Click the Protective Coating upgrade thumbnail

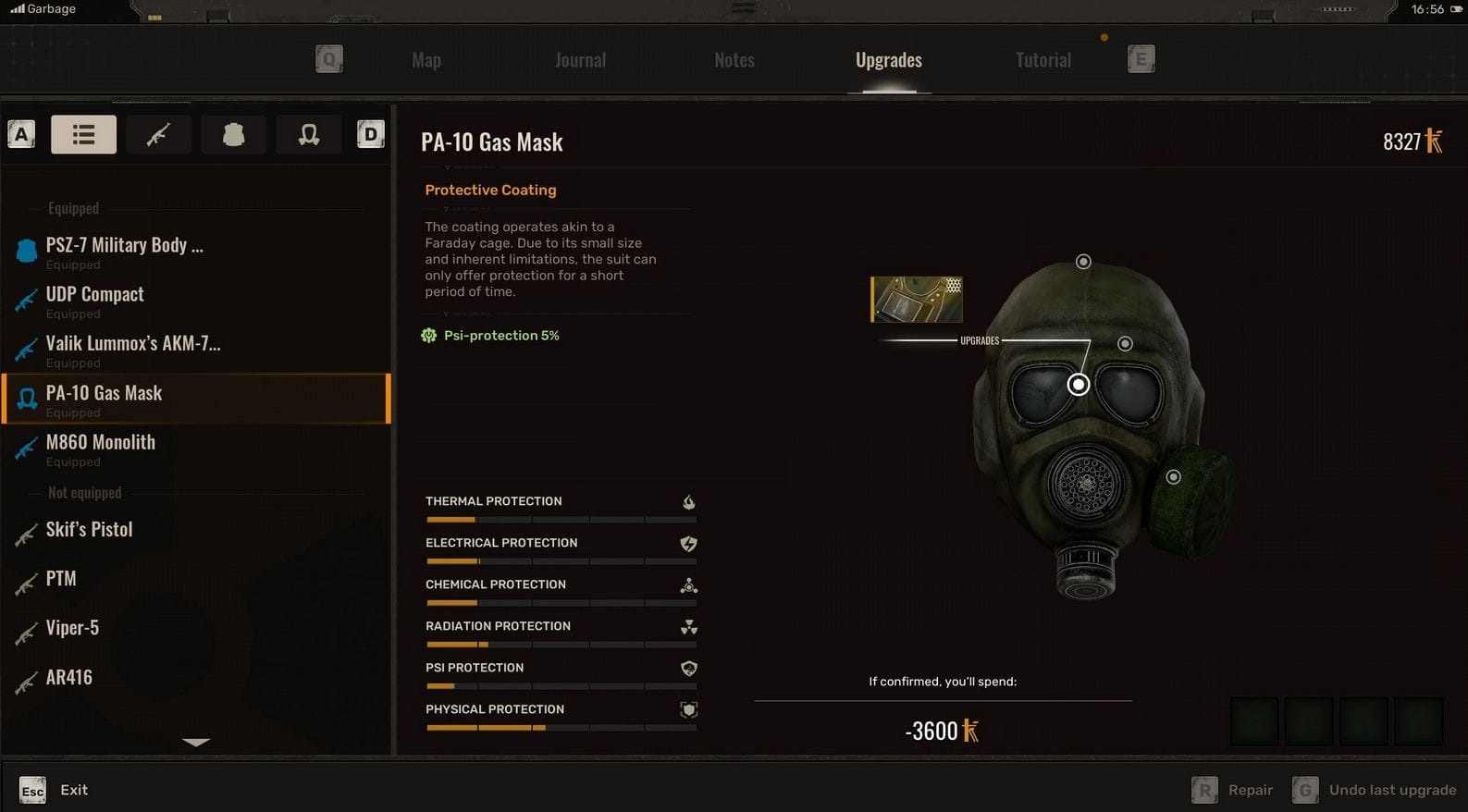pos(916,300)
